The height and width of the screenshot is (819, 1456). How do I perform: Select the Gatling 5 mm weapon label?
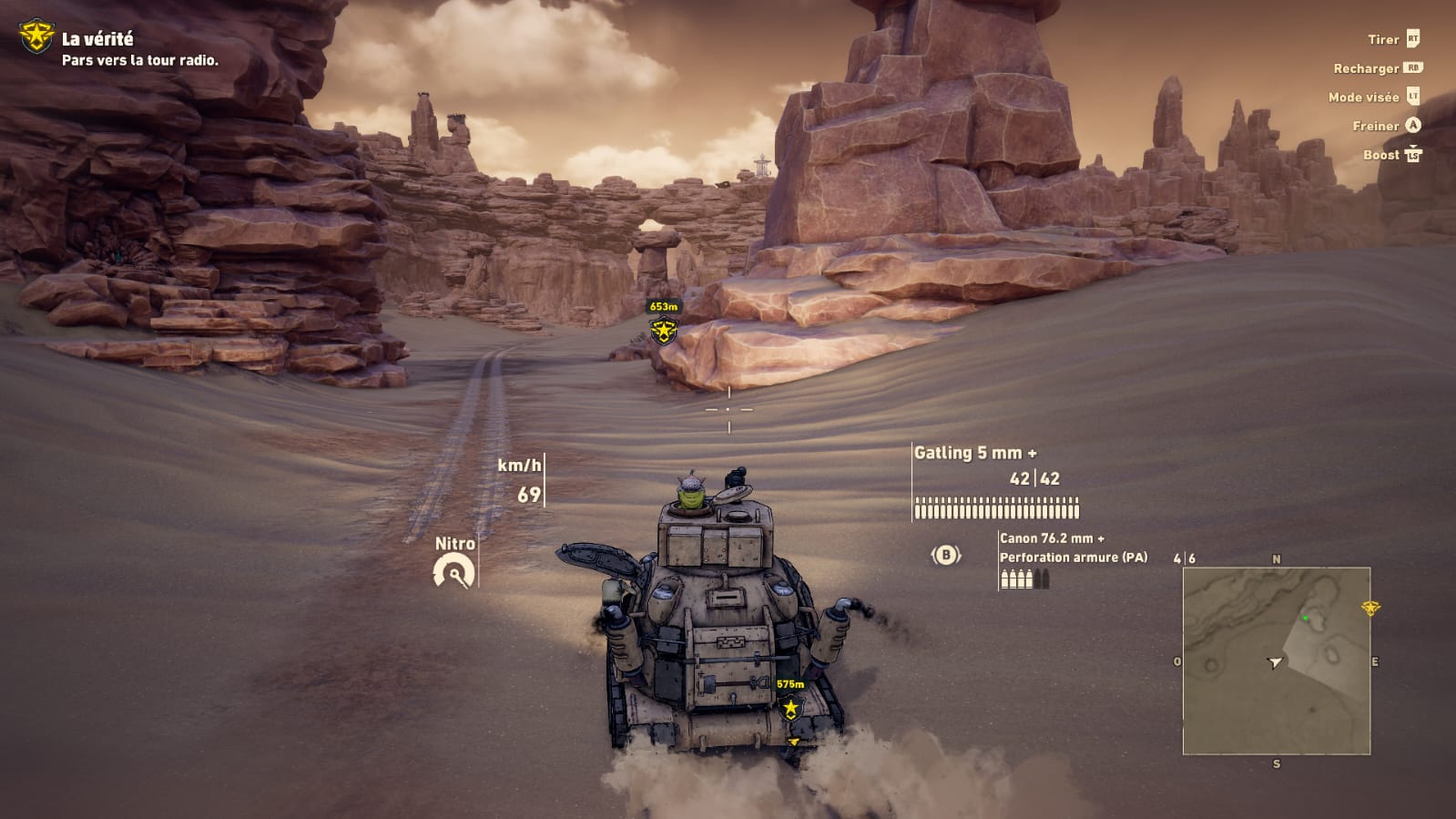point(975,453)
